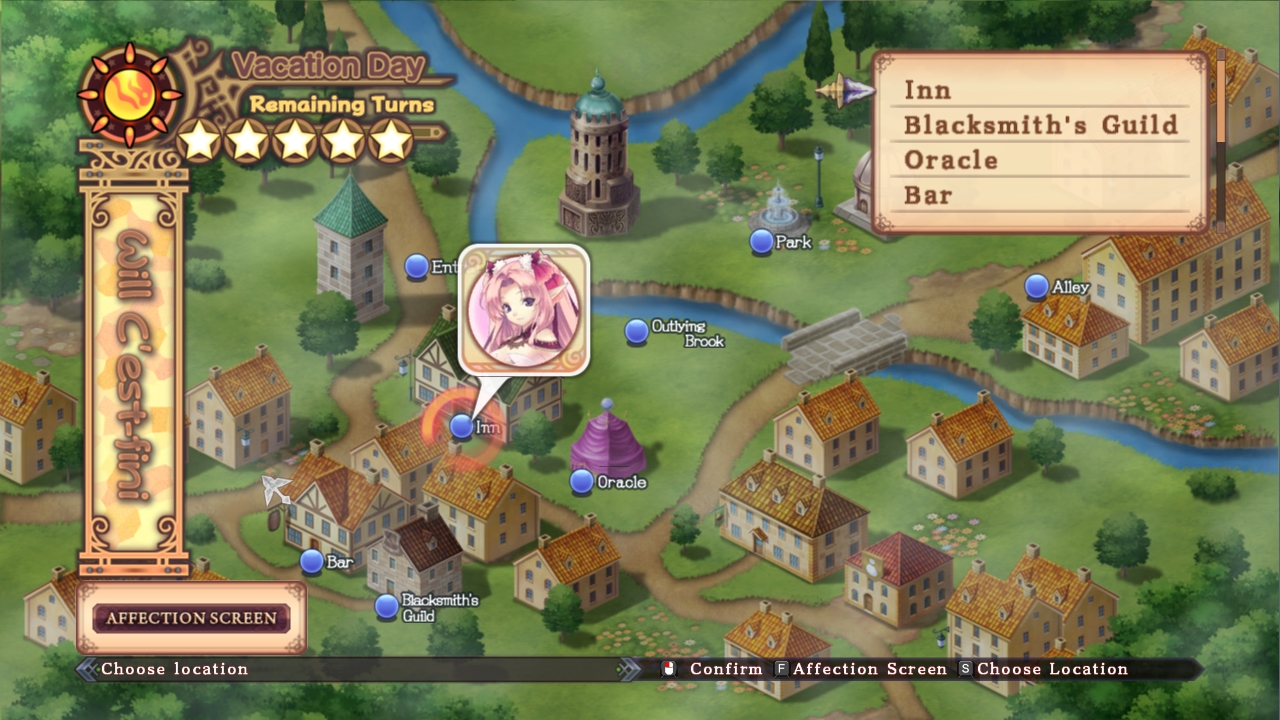Select the Blacksmith's Guild map marker
This screenshot has height=720, width=1280.
pos(386,608)
